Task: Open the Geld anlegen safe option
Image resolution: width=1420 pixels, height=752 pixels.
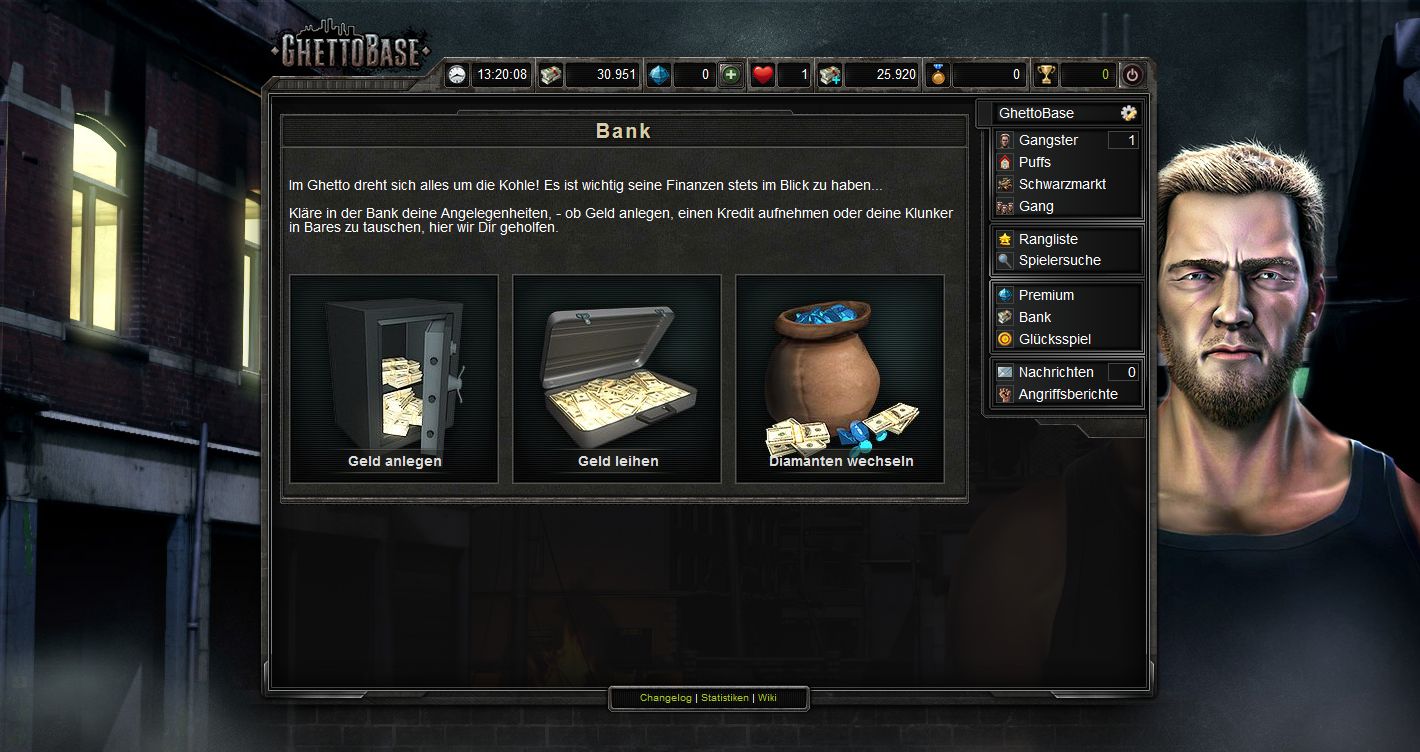Action: [394, 379]
